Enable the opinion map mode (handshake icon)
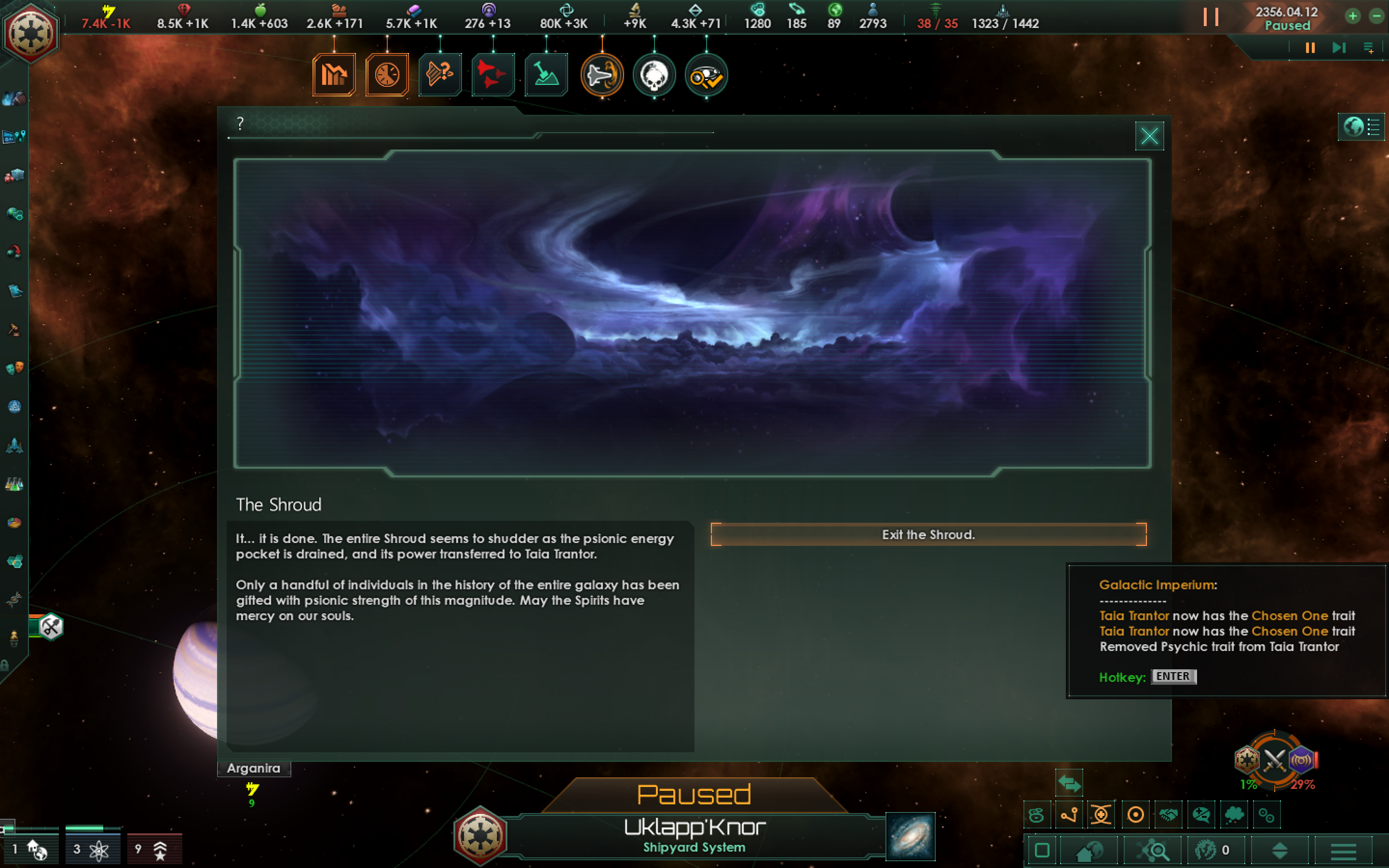The width and height of the screenshot is (1389, 868). 1169,814
